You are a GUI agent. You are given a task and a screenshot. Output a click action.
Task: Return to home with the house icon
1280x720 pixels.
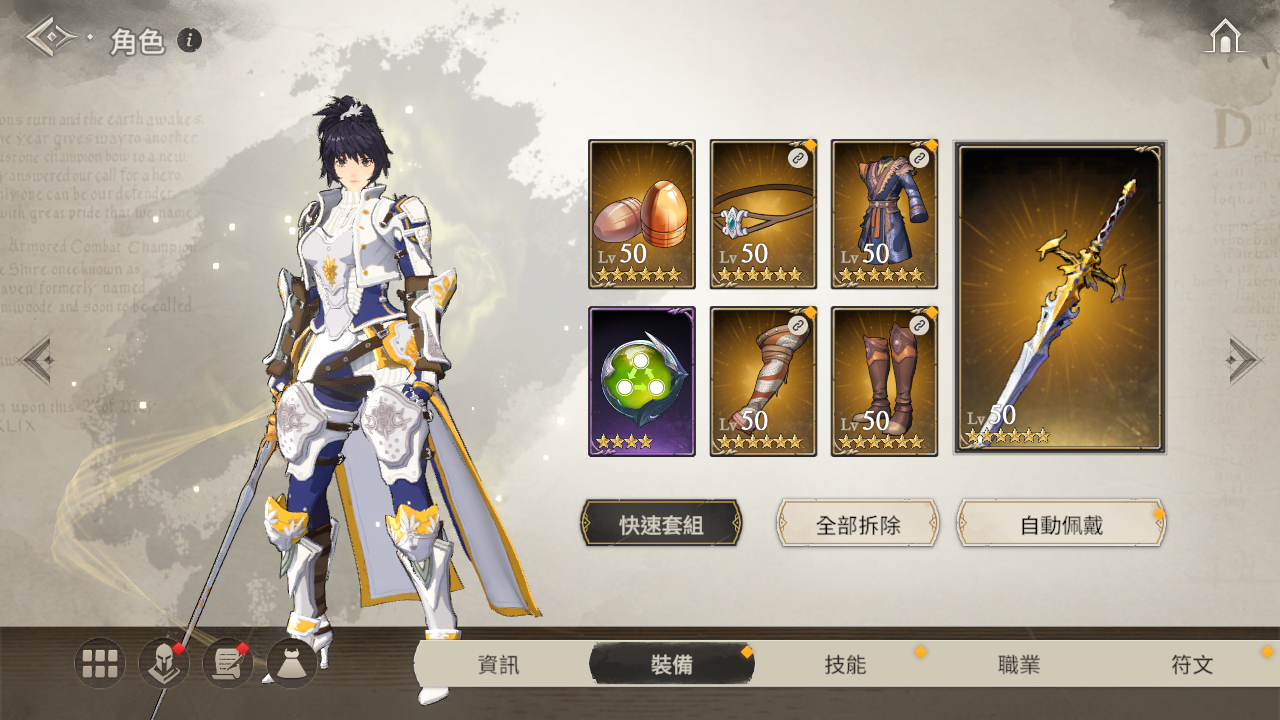1225,36
